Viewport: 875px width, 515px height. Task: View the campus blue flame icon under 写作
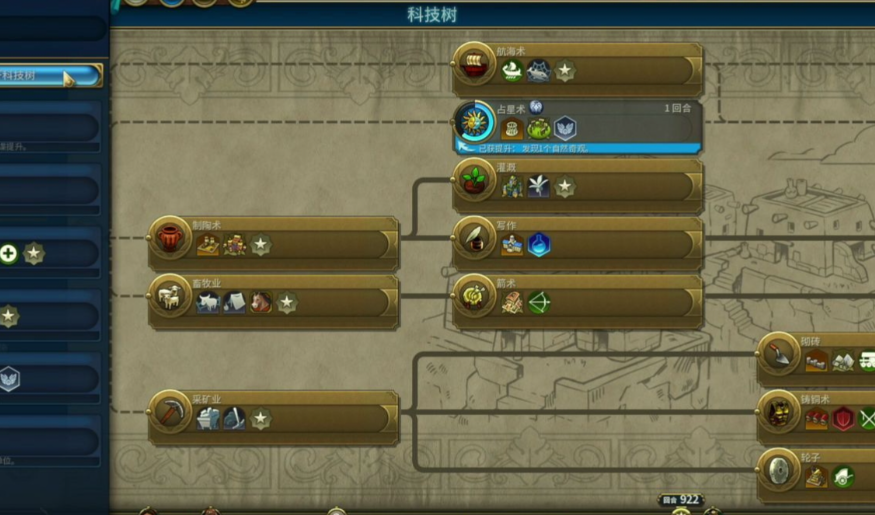[x=539, y=245]
